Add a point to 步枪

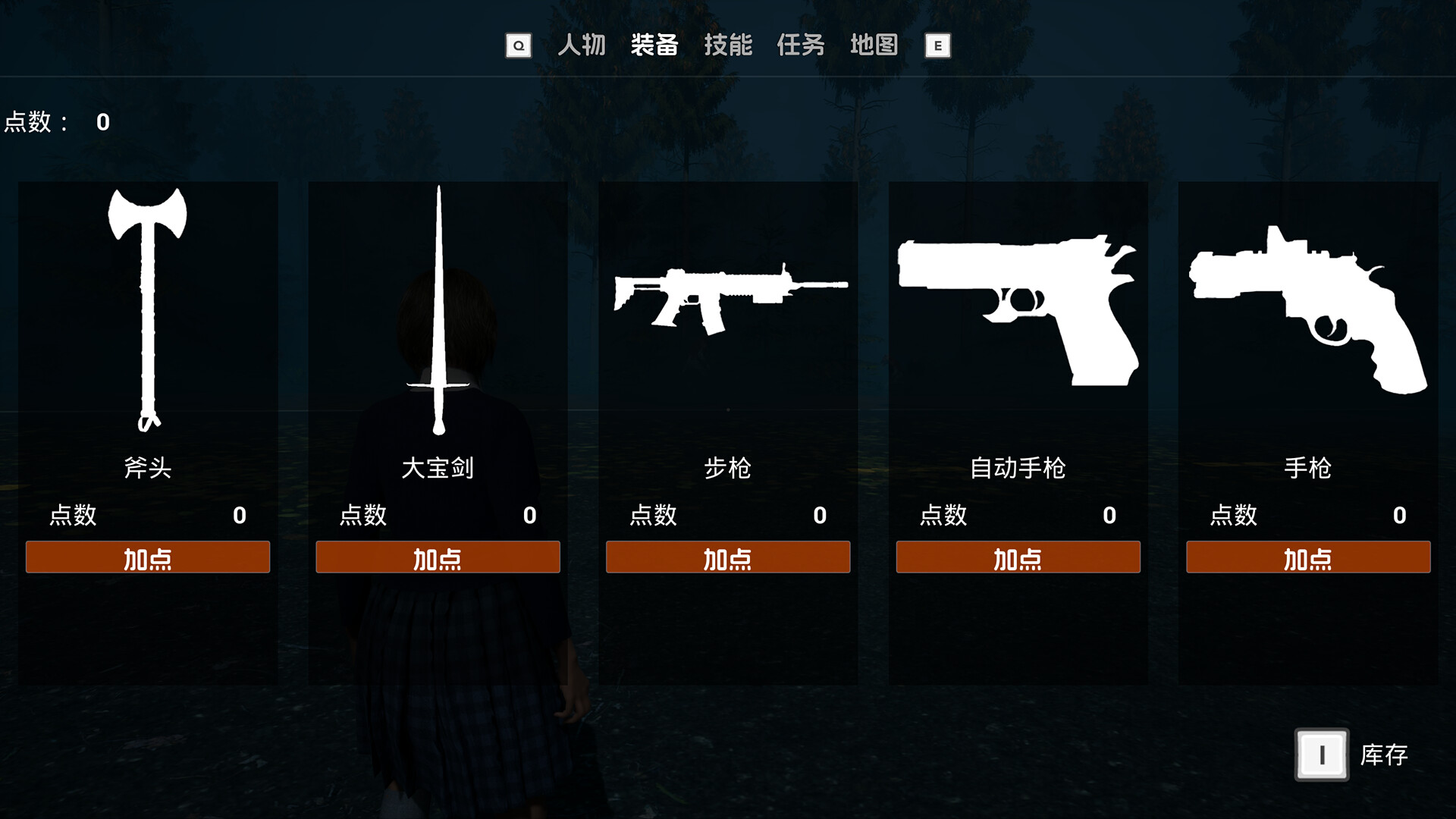pyautogui.click(x=728, y=557)
